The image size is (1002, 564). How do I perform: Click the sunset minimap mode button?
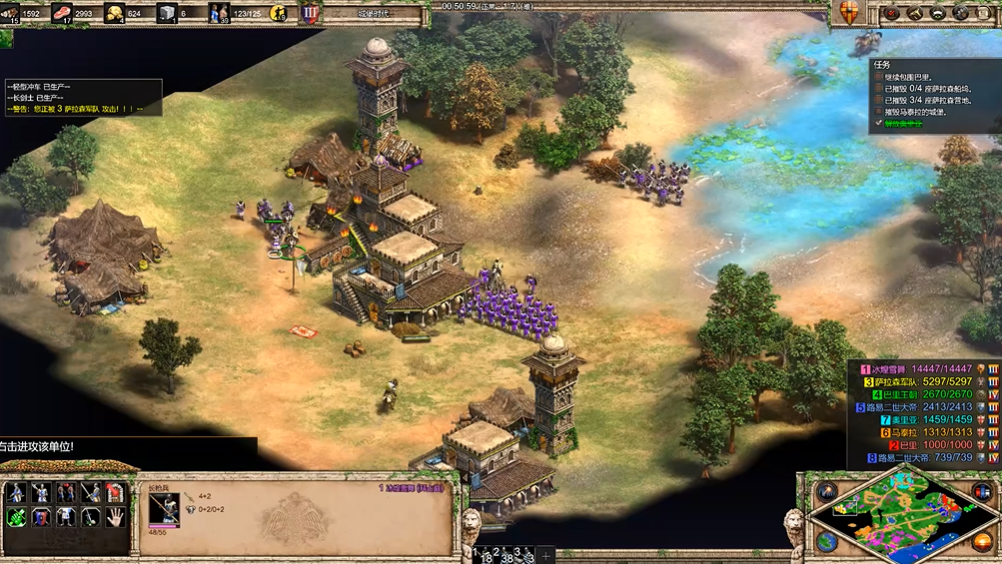point(981,541)
